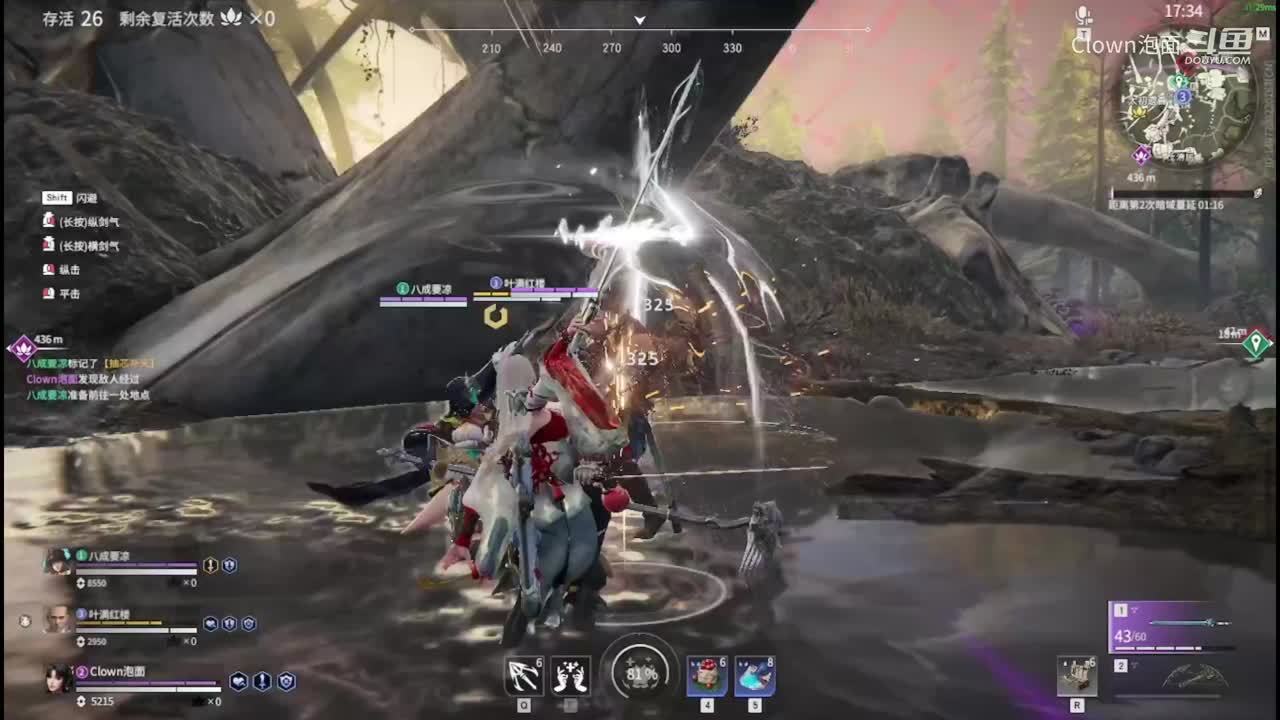Select teammate 叶满红楼 portrait in squad list
This screenshot has width=1280, height=720.
58,620
